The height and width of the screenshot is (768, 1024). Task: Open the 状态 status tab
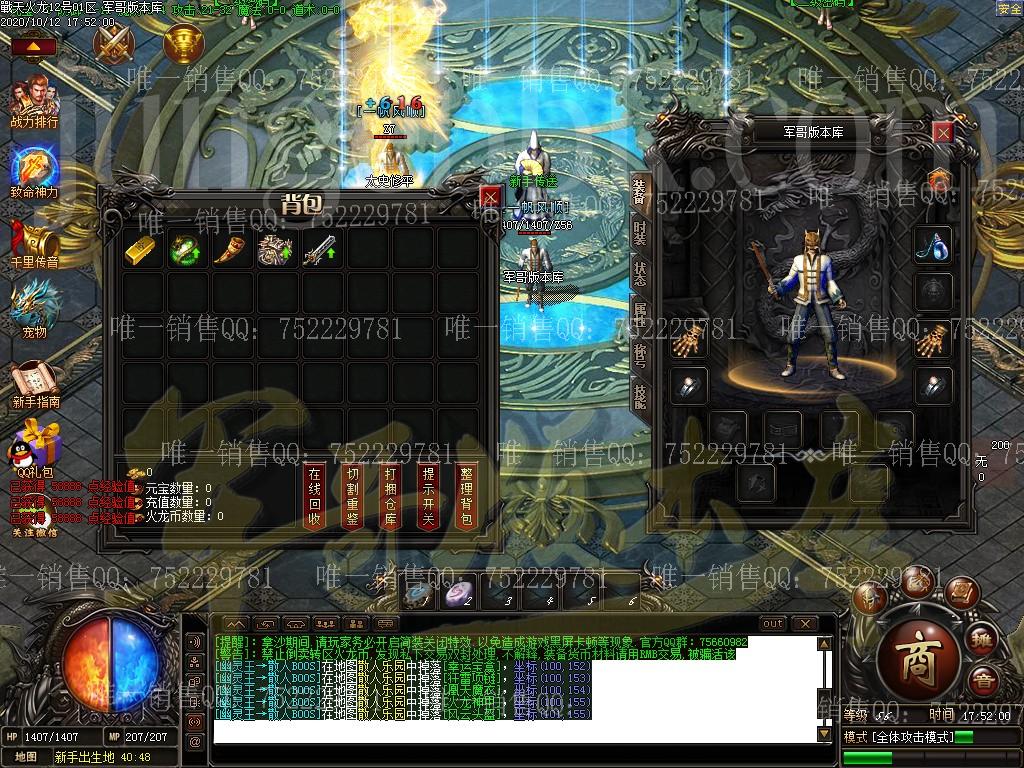pyautogui.click(x=639, y=274)
